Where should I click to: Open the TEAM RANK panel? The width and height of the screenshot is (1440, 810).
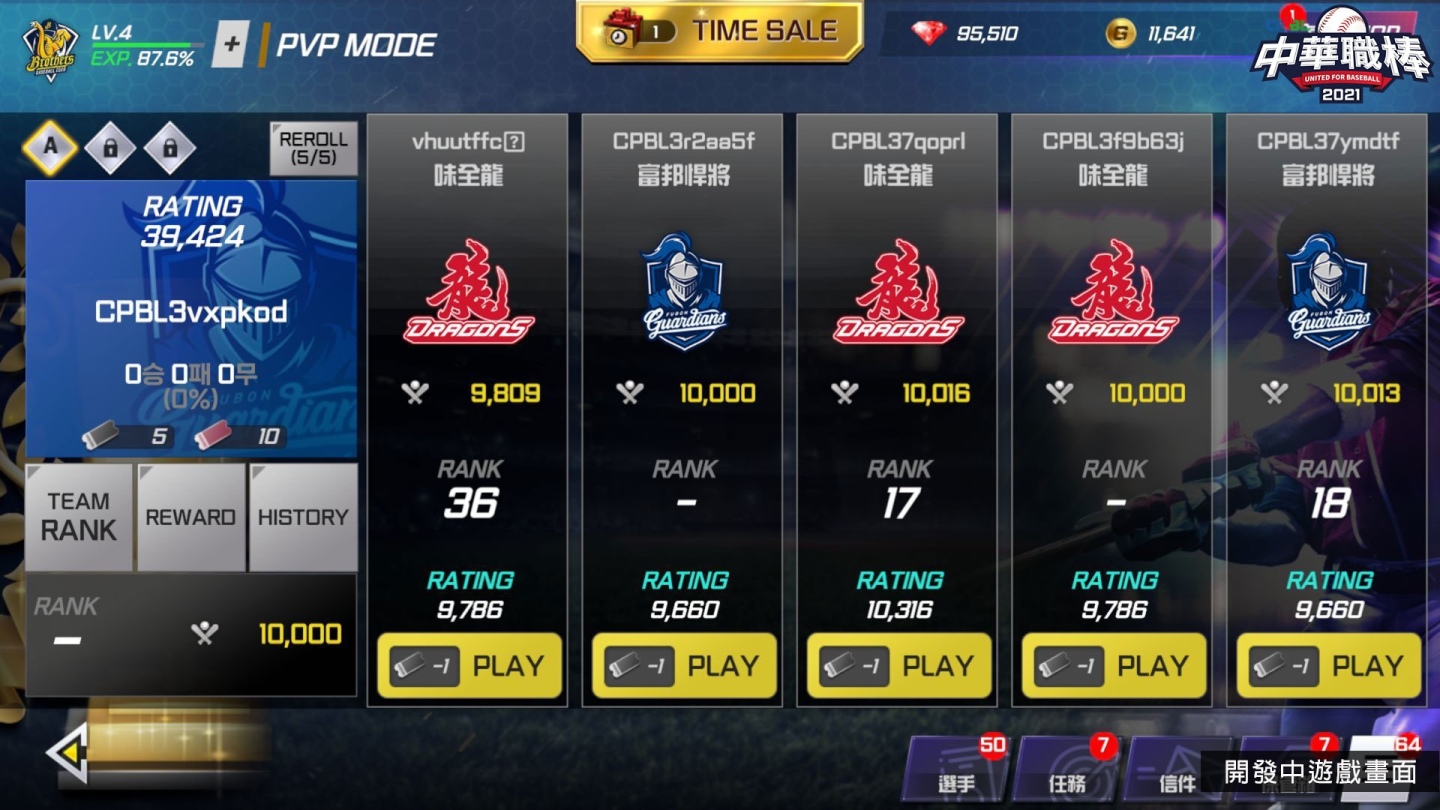(x=79, y=516)
